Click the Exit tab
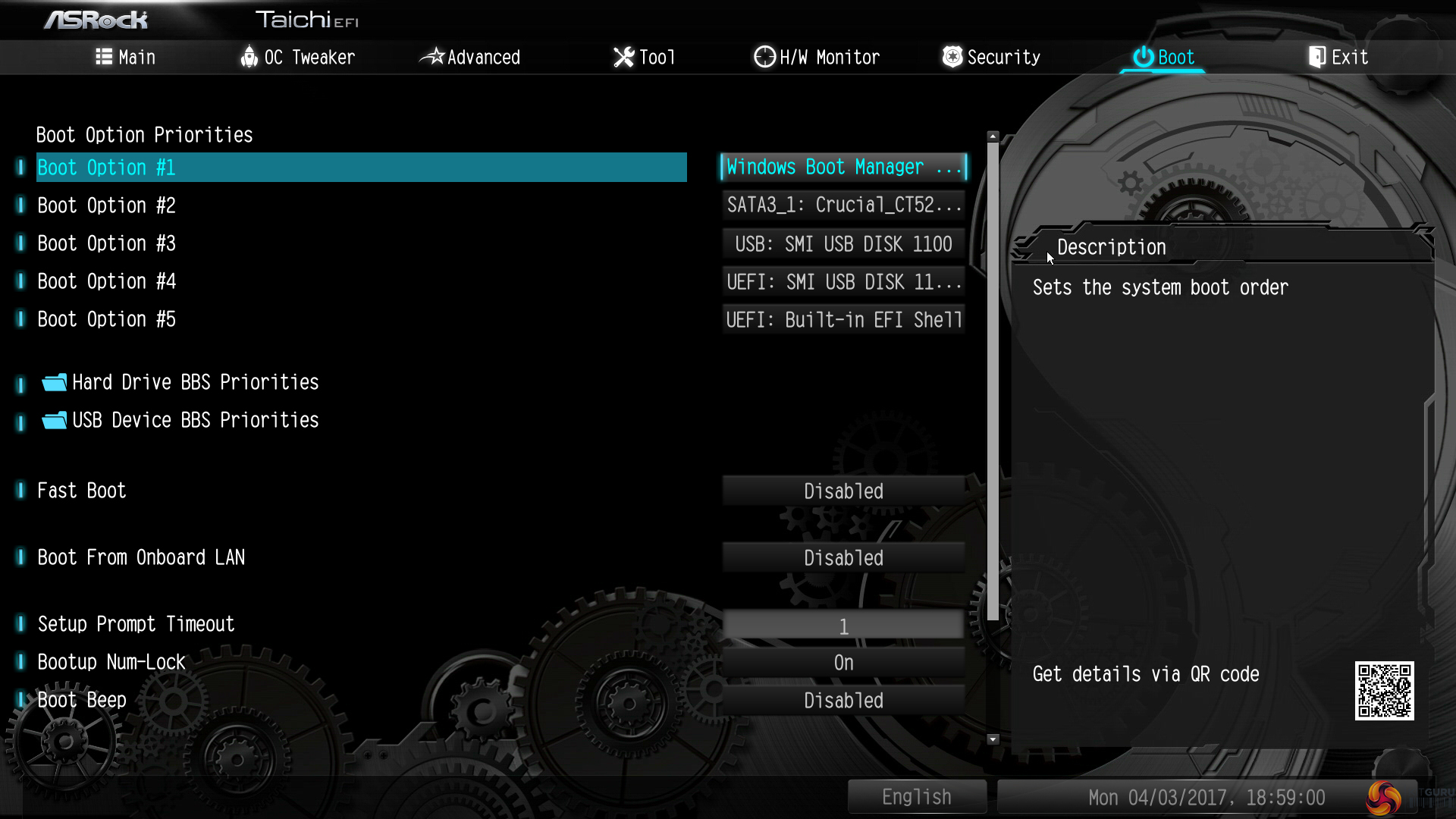Image resolution: width=1456 pixels, height=819 pixels. [x=1338, y=57]
